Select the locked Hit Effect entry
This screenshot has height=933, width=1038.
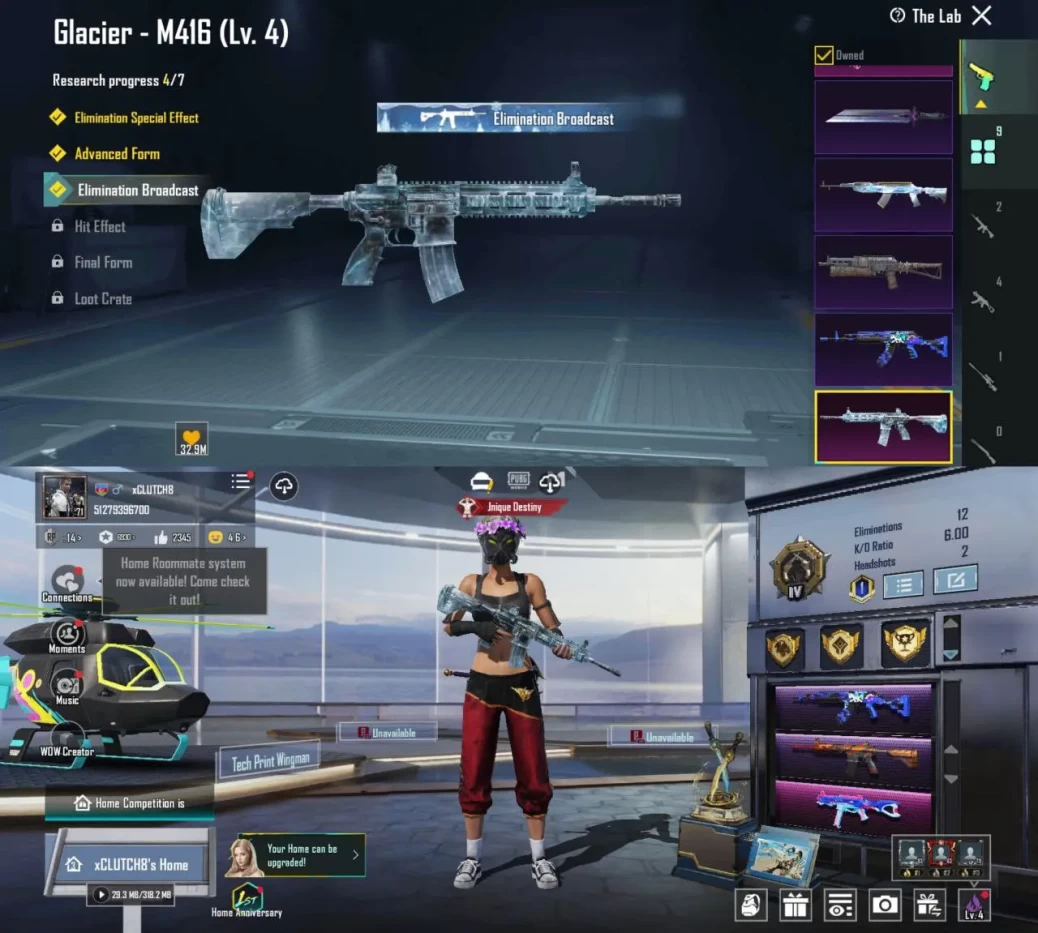tap(99, 227)
